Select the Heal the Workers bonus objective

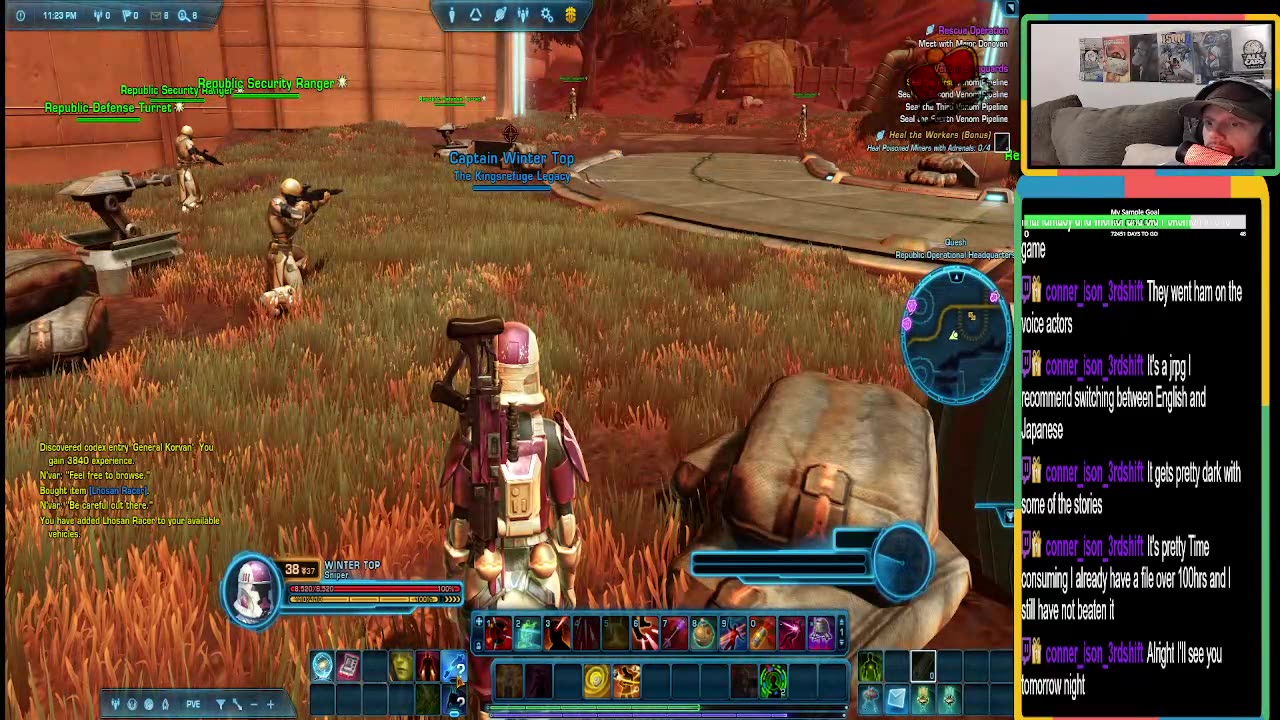tap(945, 135)
